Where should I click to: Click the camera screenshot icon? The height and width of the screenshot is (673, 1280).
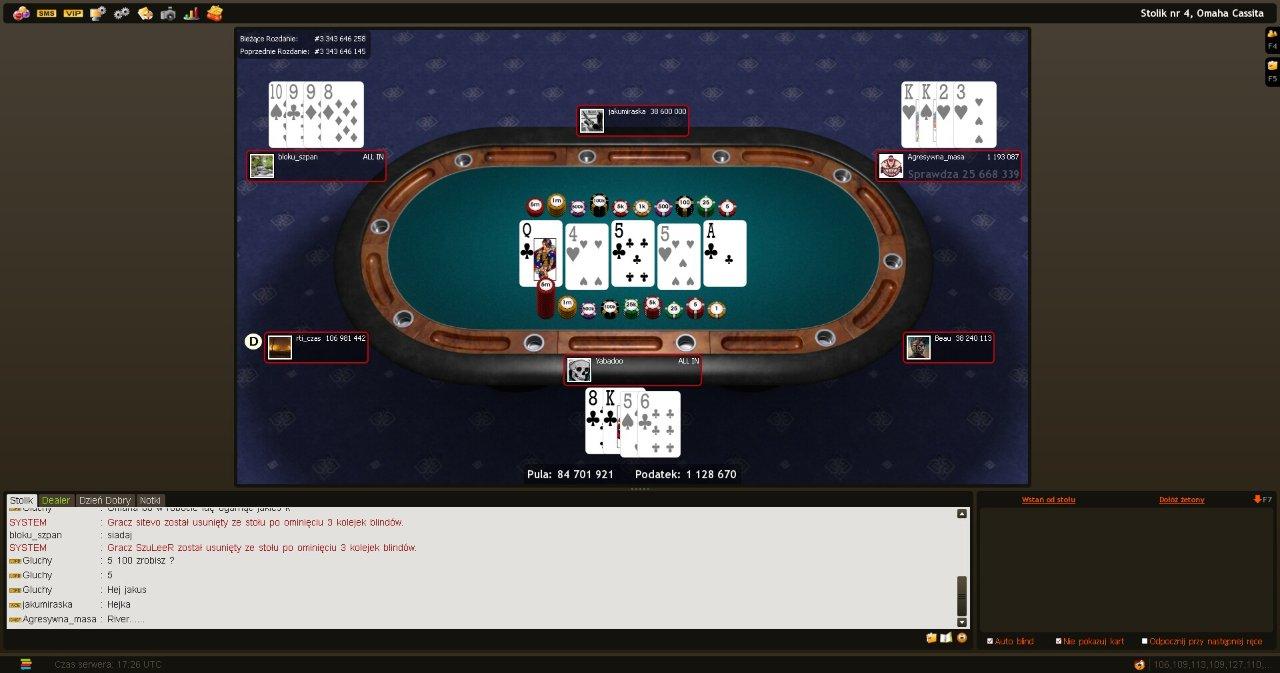click(x=168, y=13)
